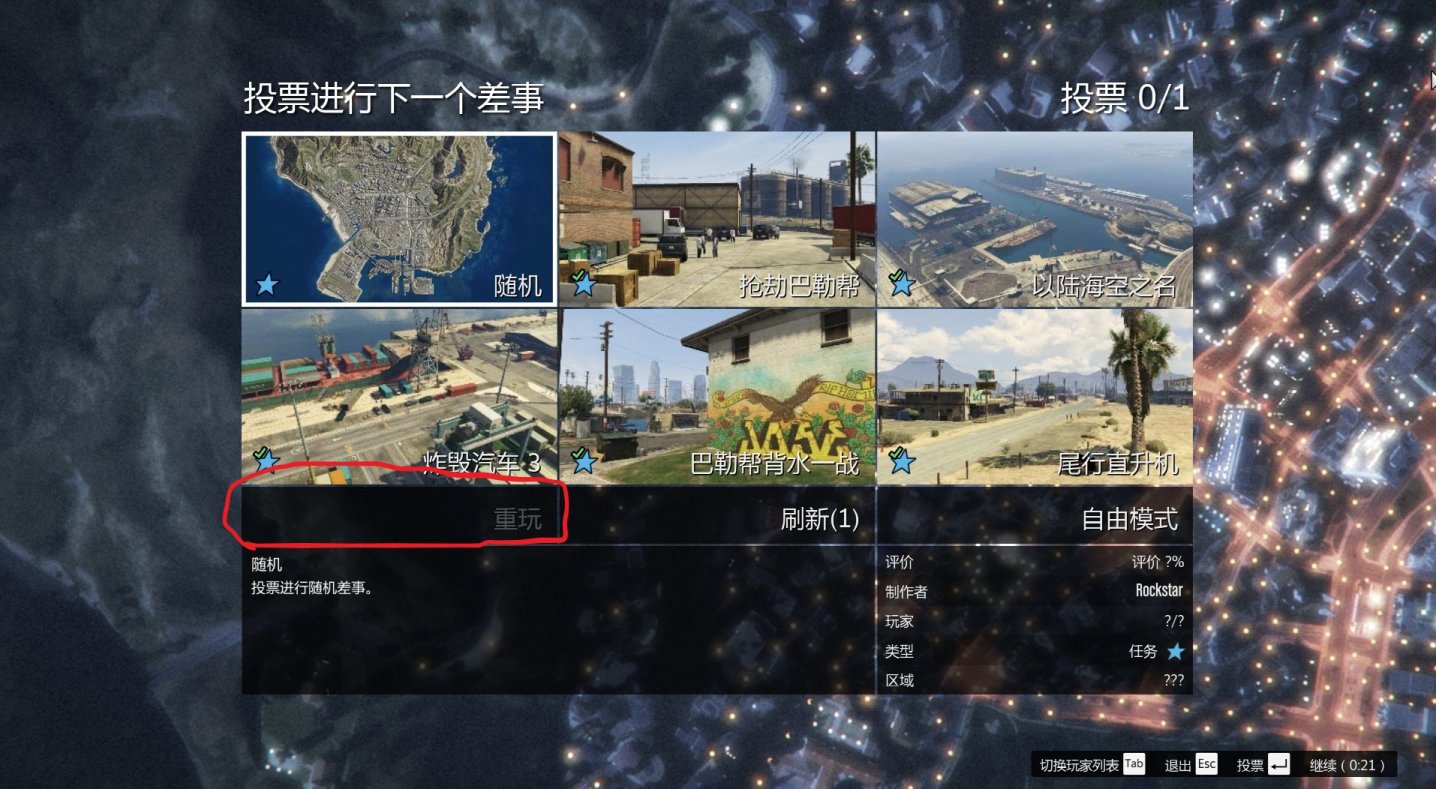The width and height of the screenshot is (1436, 789).
Task: Click the verified star icon on 抢劫巴勒帮
Action: tap(583, 284)
